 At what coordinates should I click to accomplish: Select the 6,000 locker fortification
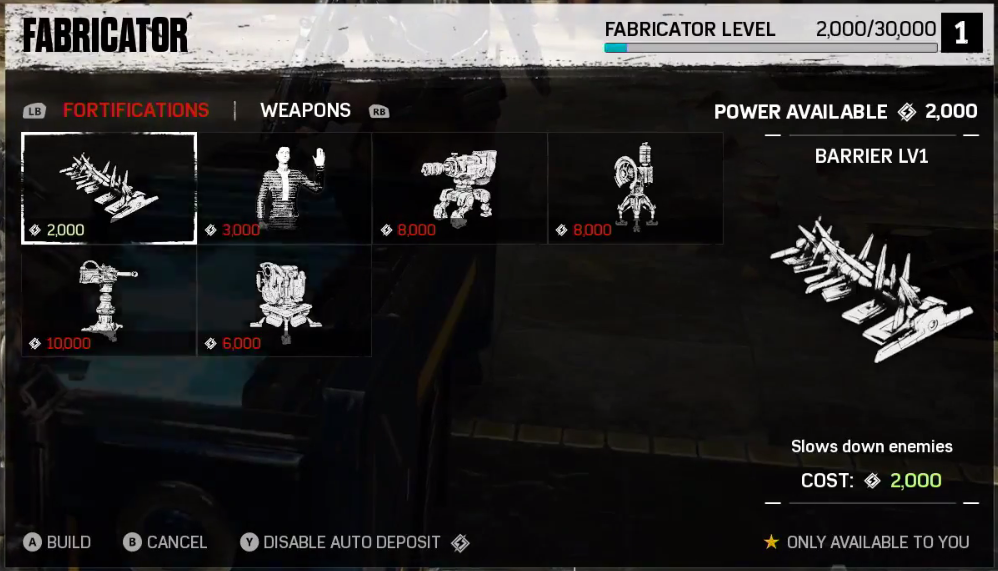(x=285, y=301)
